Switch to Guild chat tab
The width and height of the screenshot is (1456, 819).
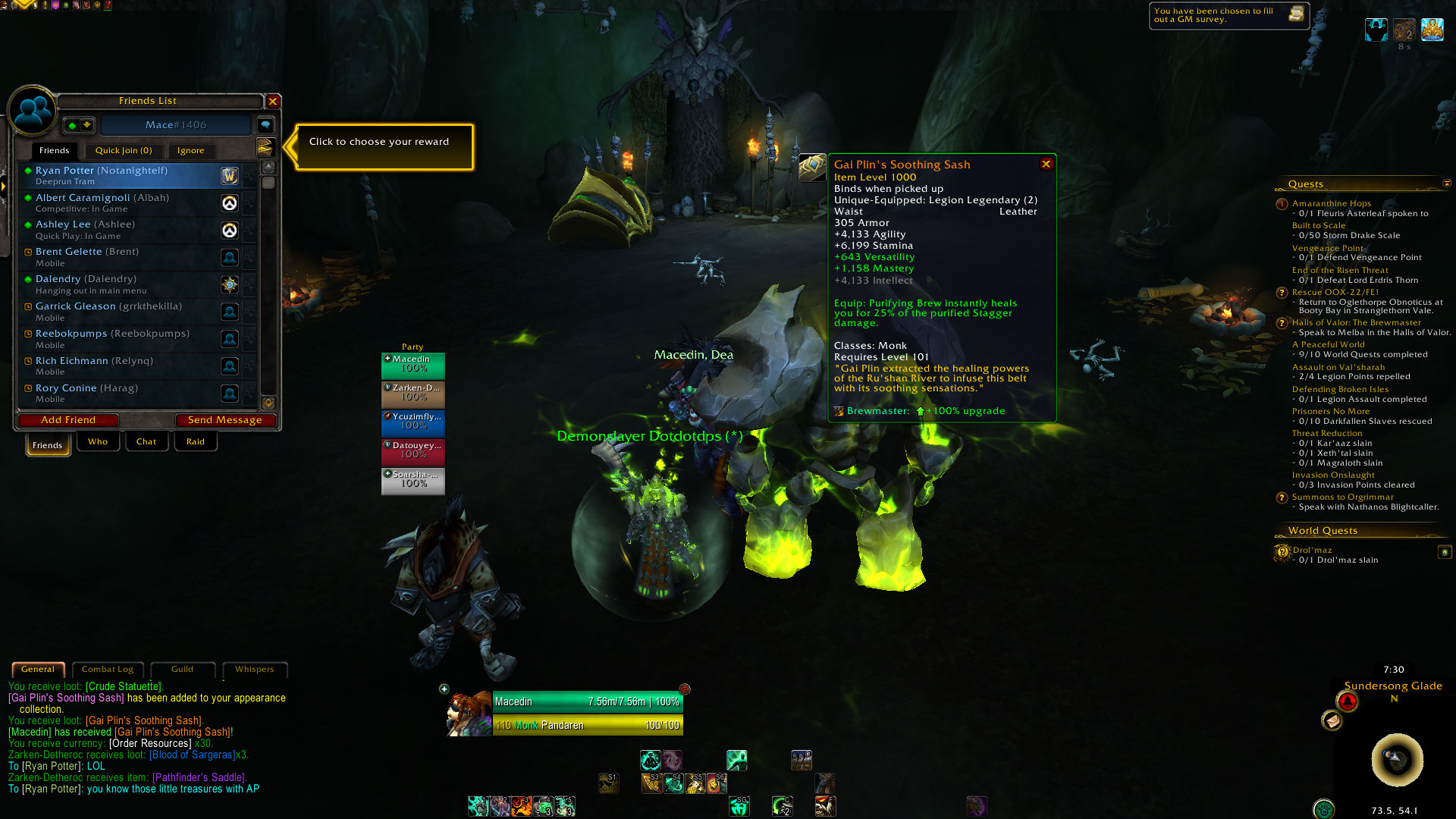(x=182, y=670)
